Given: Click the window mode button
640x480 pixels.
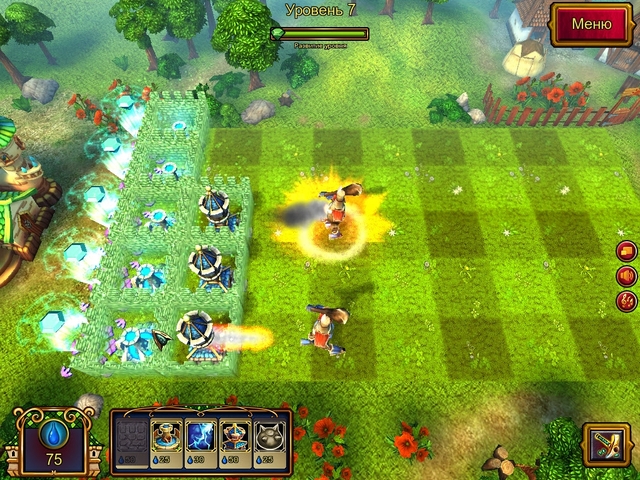Looking at the screenshot, I should pyautogui.click(x=627, y=251).
